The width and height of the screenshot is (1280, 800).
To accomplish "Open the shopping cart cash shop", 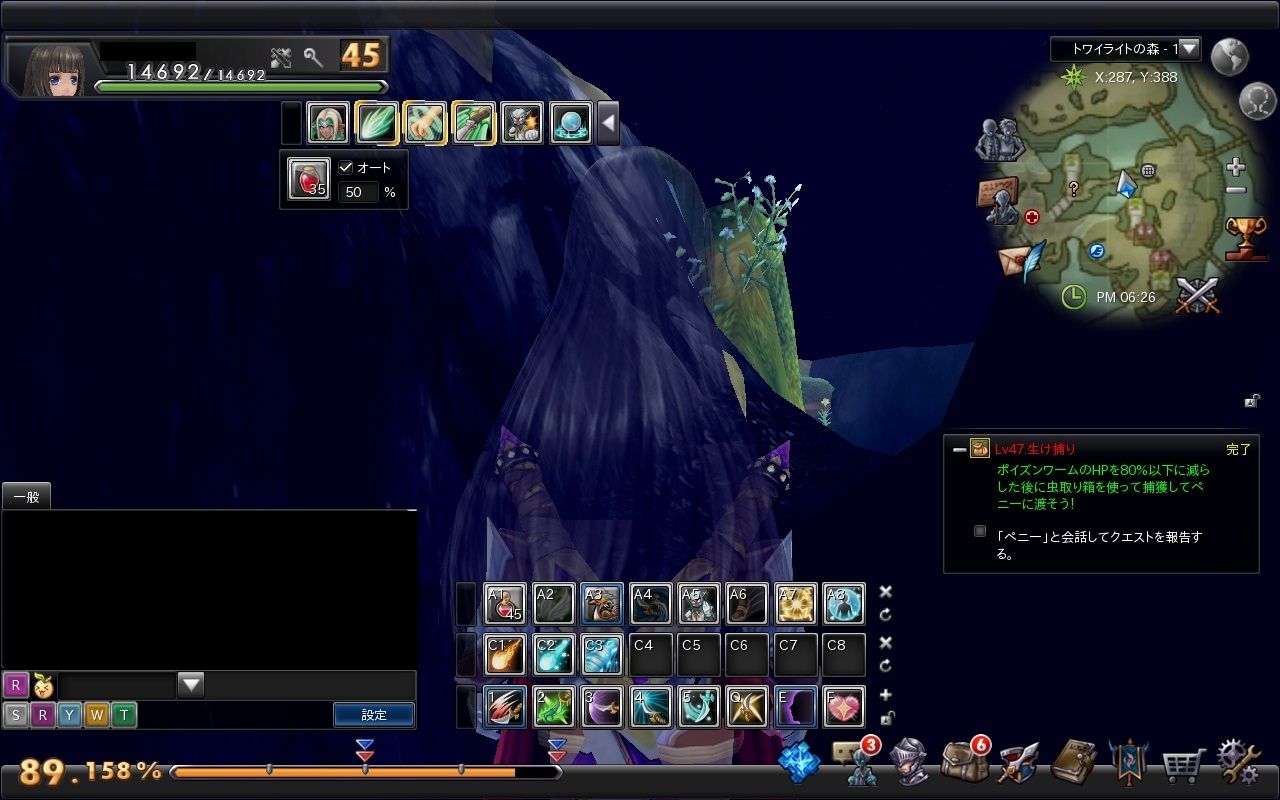I will [1182, 766].
